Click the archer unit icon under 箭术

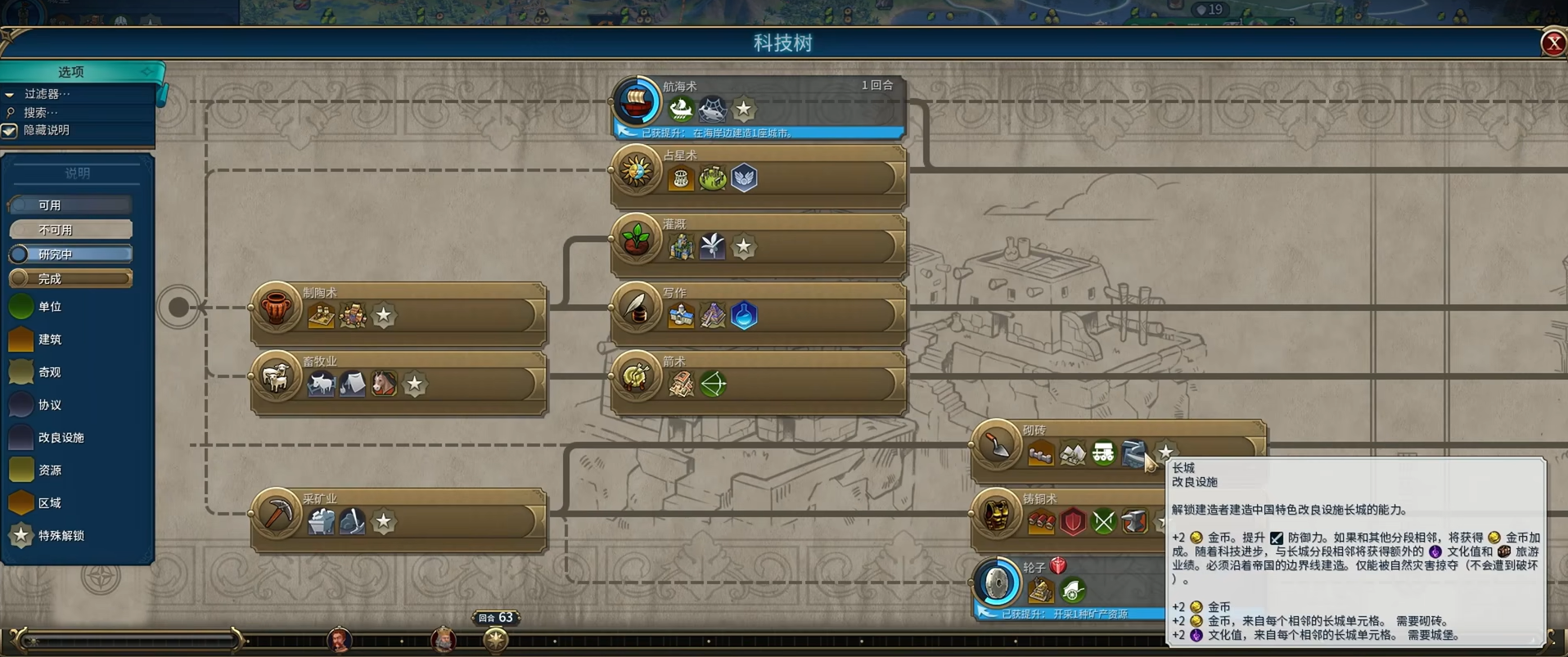tap(713, 384)
